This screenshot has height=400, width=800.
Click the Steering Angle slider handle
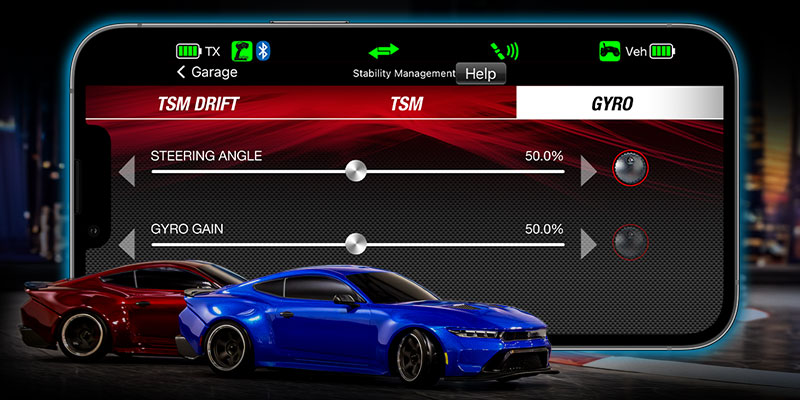click(x=355, y=171)
